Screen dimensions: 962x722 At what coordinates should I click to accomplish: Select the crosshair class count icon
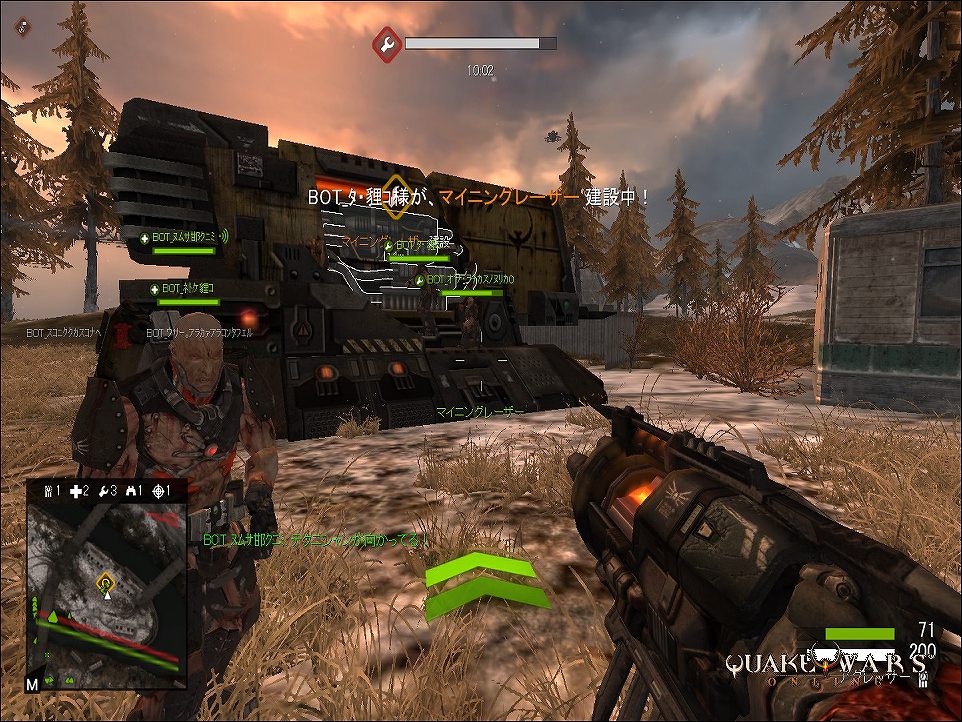157,491
